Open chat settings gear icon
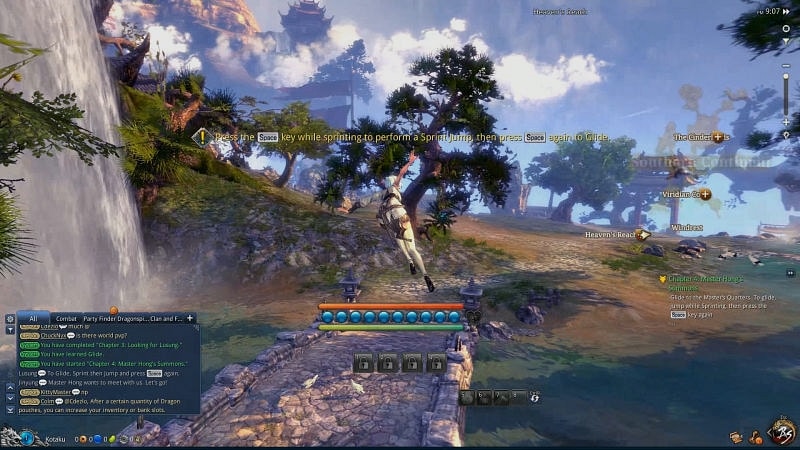This screenshot has width=800, height=450. click(x=10, y=319)
